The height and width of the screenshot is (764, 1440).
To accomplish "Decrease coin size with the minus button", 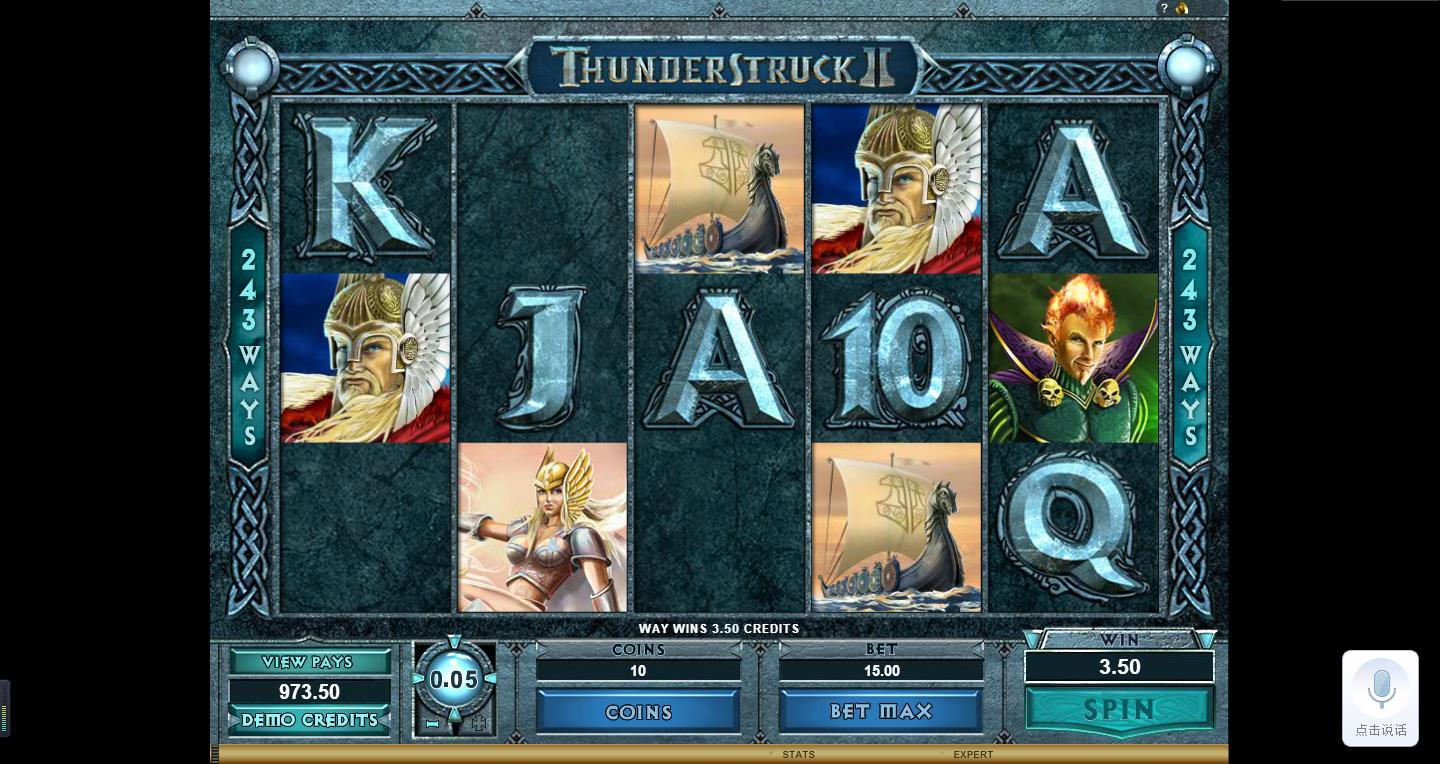I will pyautogui.click(x=433, y=723).
